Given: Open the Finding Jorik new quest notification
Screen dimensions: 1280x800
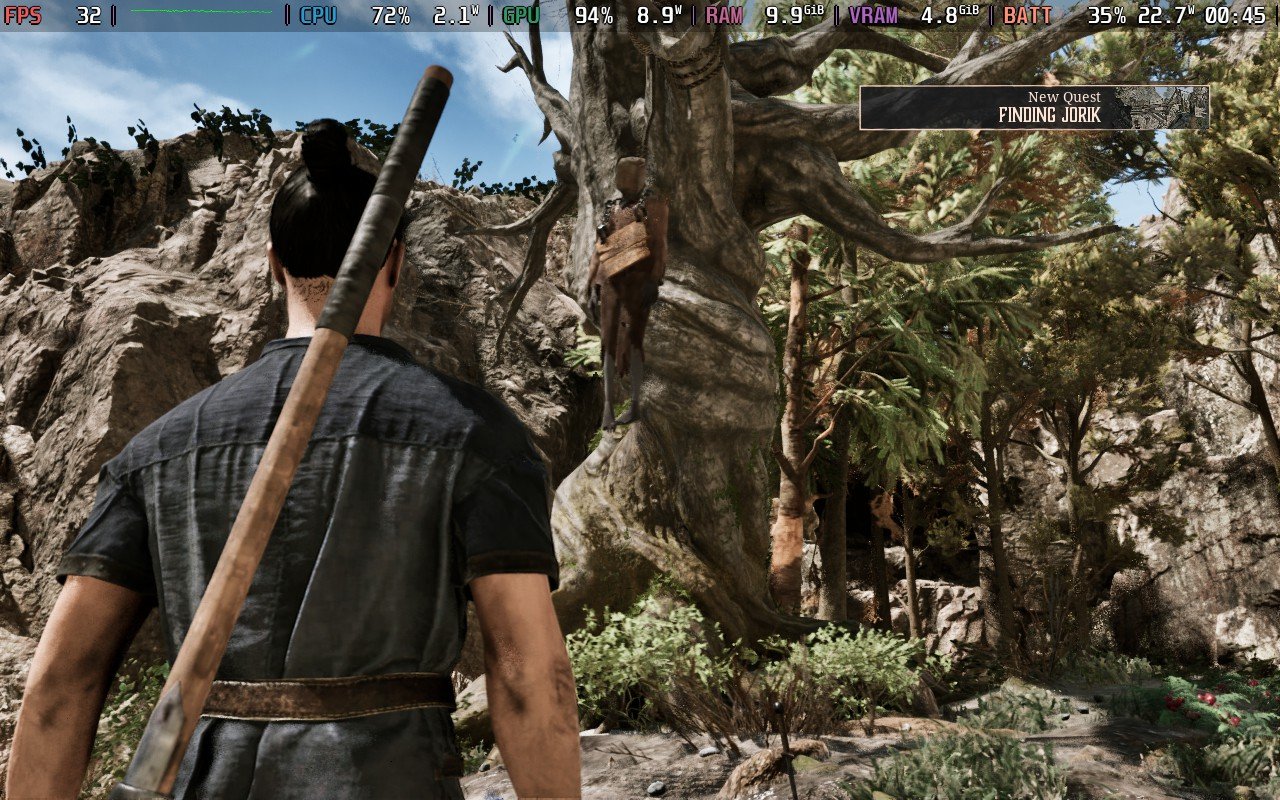Looking at the screenshot, I should pyautogui.click(x=1033, y=108).
